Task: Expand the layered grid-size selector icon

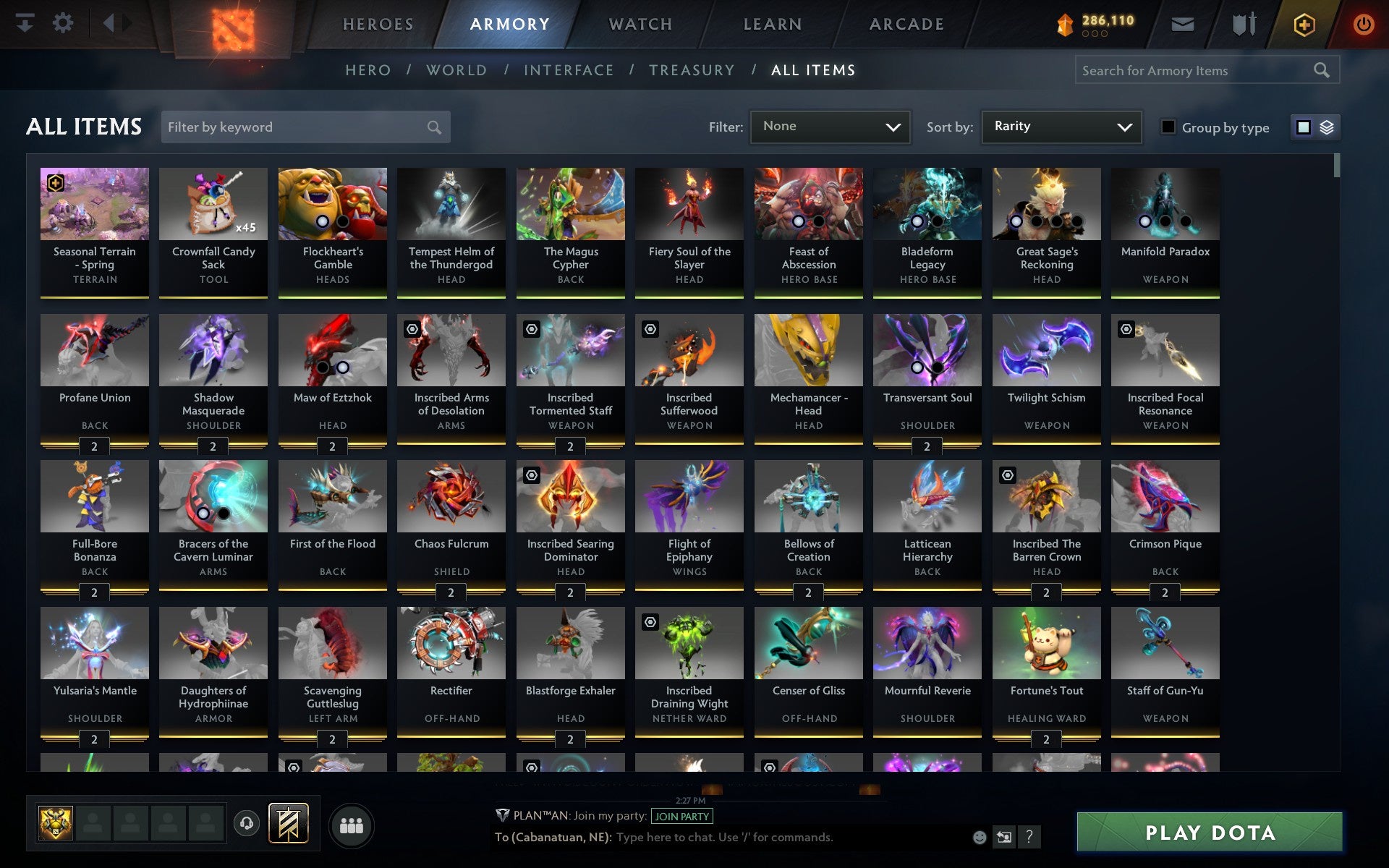Action: coord(1326,127)
